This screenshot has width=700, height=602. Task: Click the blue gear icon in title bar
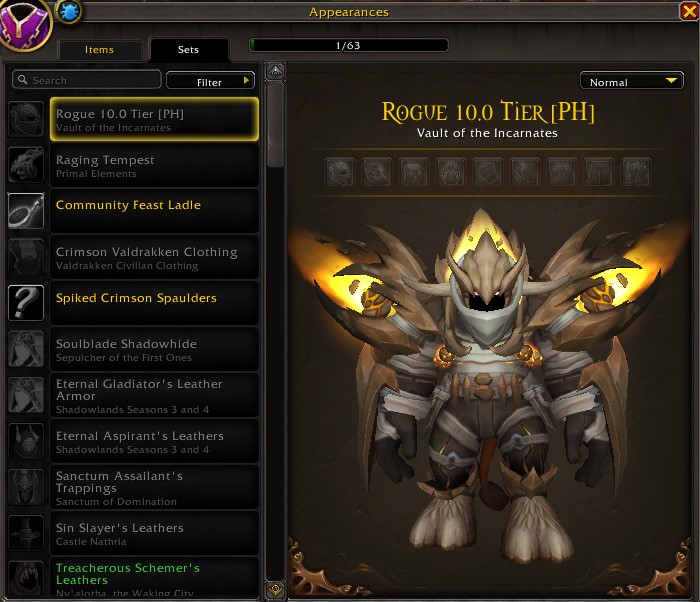tap(69, 11)
